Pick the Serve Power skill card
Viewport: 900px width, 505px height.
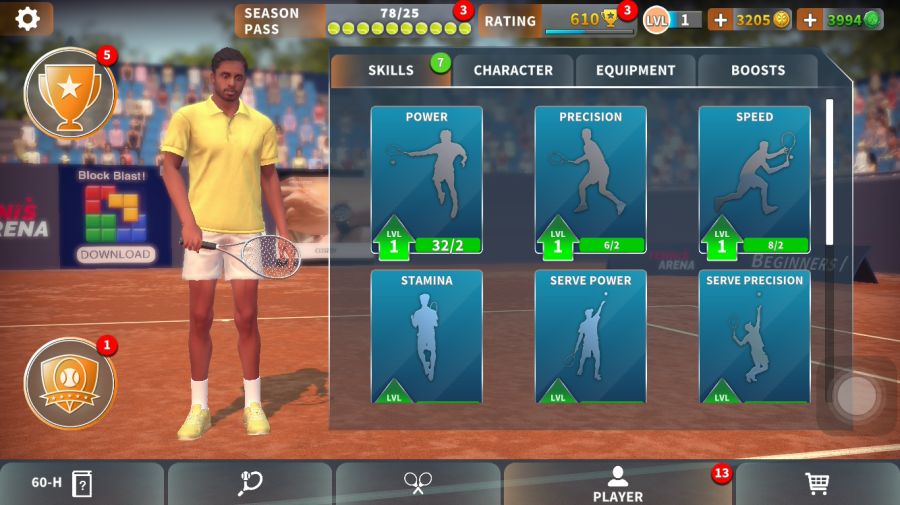point(590,336)
